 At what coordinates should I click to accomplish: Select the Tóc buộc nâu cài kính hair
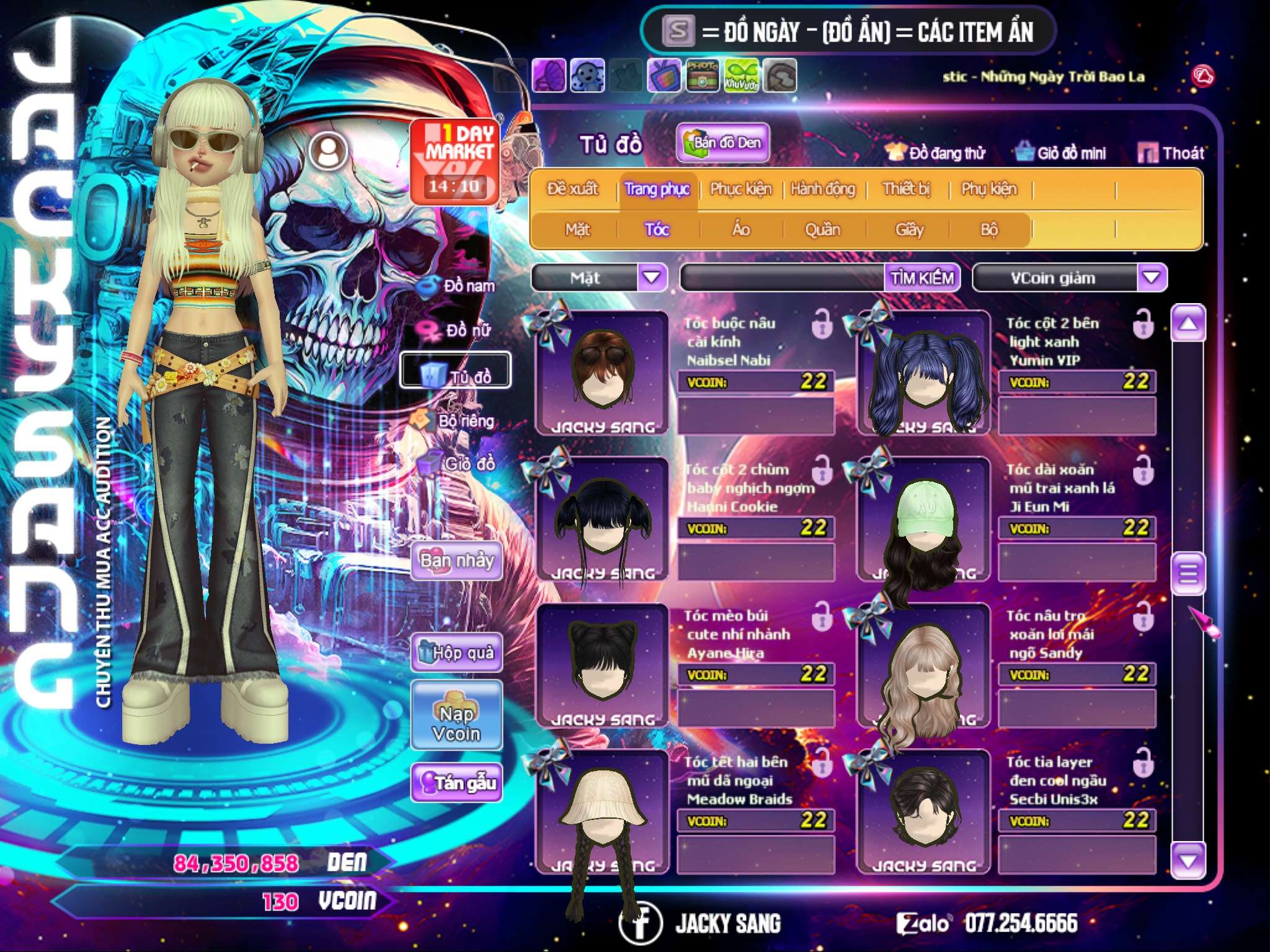tap(603, 373)
